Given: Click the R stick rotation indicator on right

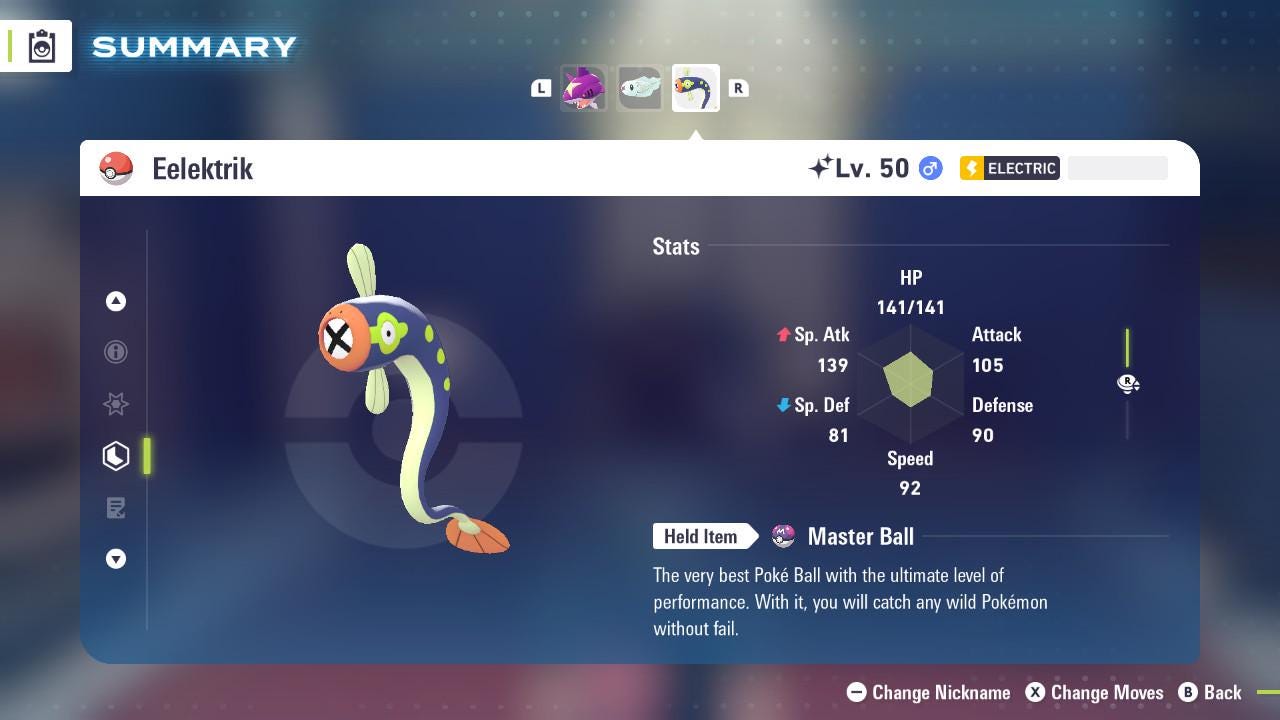Looking at the screenshot, I should tap(1128, 383).
